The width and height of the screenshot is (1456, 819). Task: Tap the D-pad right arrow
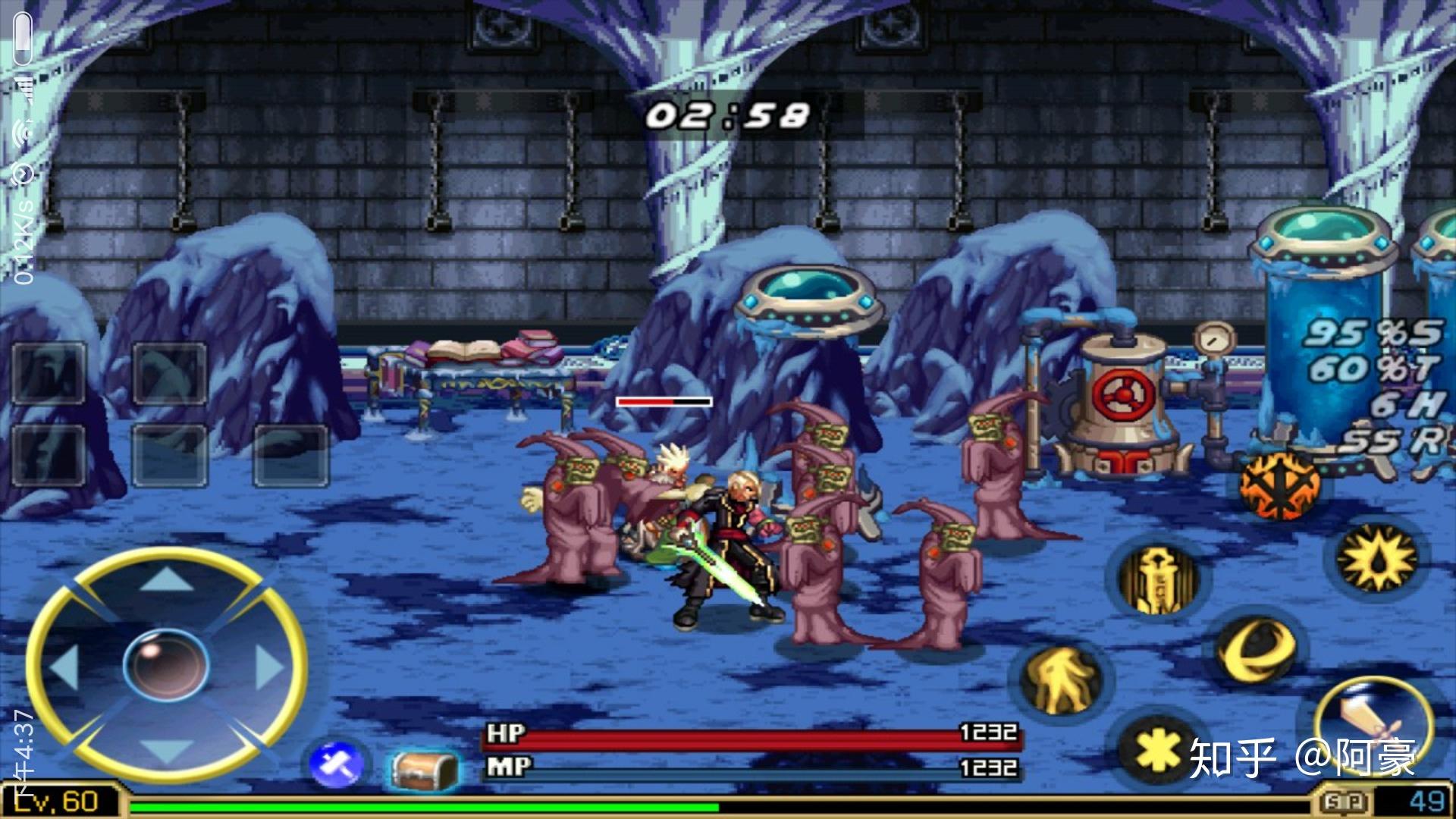(268, 667)
